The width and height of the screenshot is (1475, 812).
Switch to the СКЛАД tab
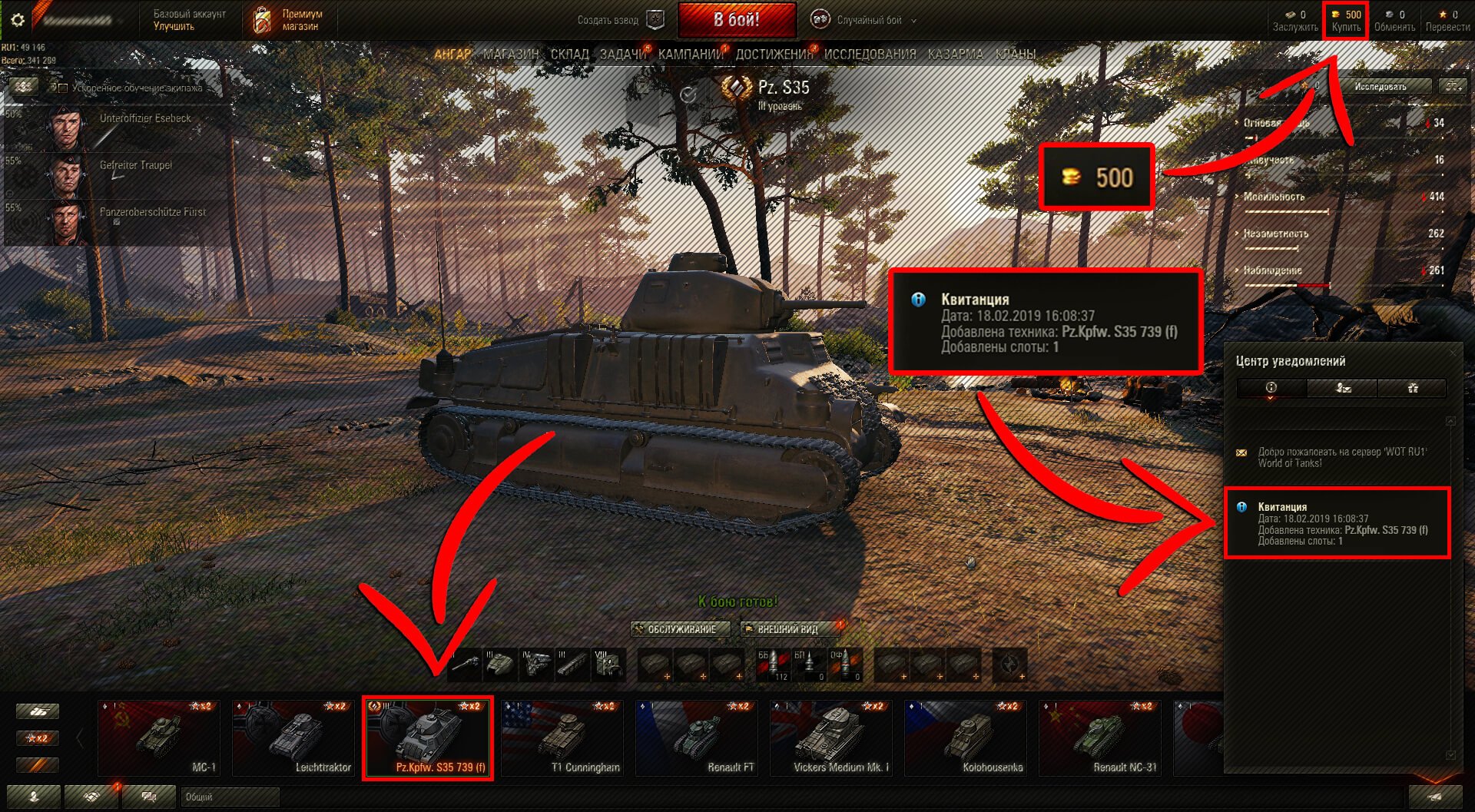coord(569,54)
